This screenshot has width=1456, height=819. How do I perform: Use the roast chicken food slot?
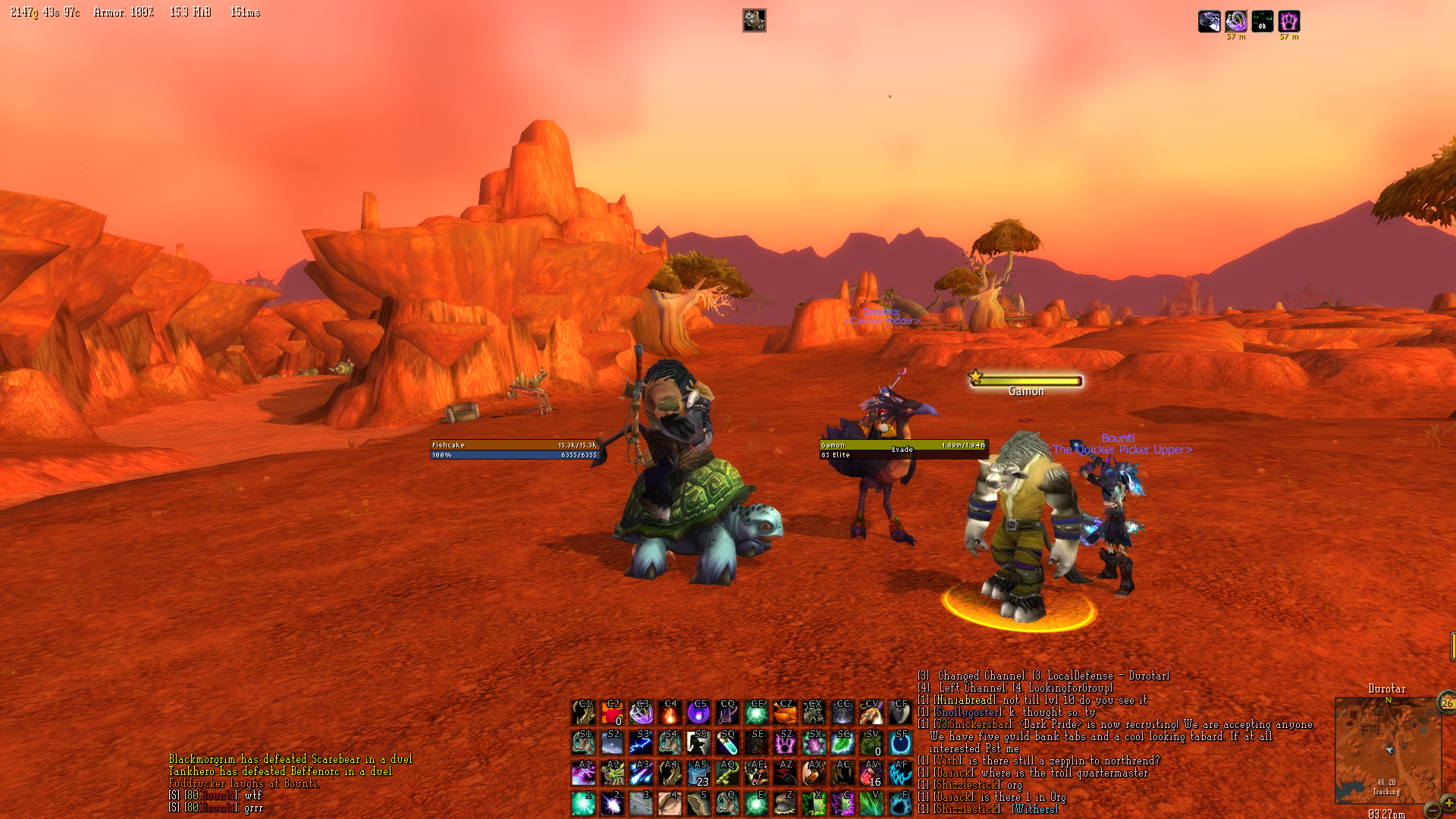[x=785, y=713]
